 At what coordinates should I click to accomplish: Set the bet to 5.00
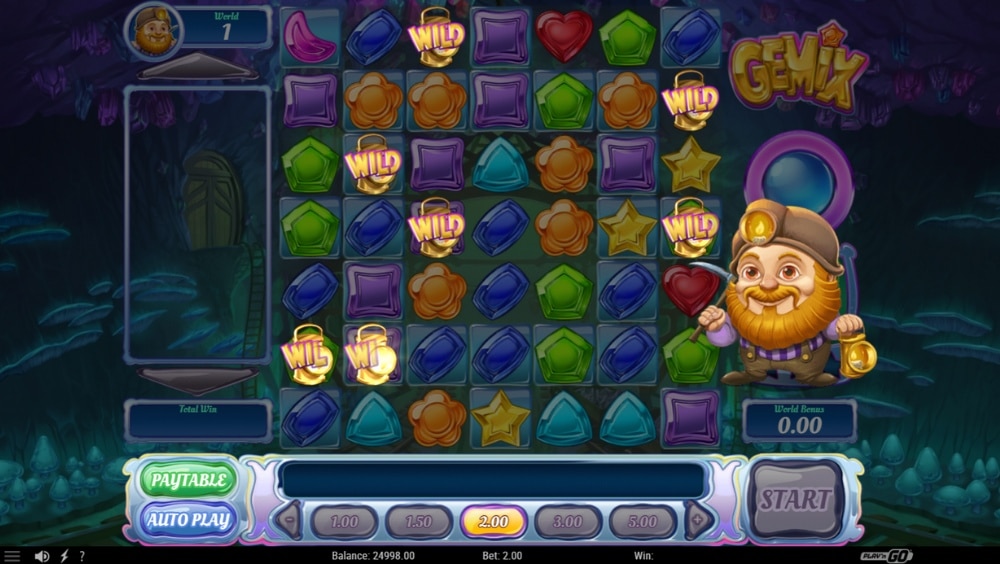click(x=642, y=521)
